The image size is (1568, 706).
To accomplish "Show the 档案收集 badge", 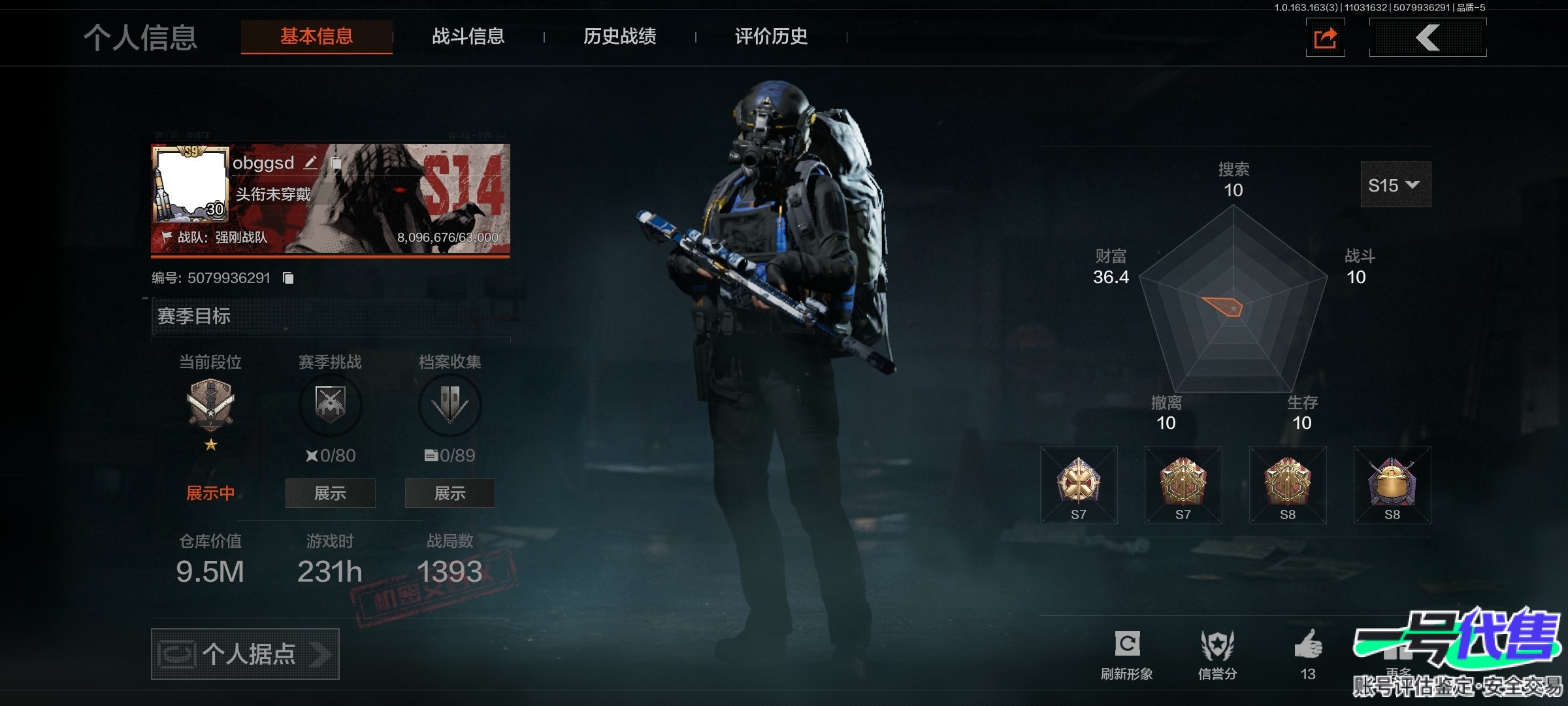I will (449, 494).
